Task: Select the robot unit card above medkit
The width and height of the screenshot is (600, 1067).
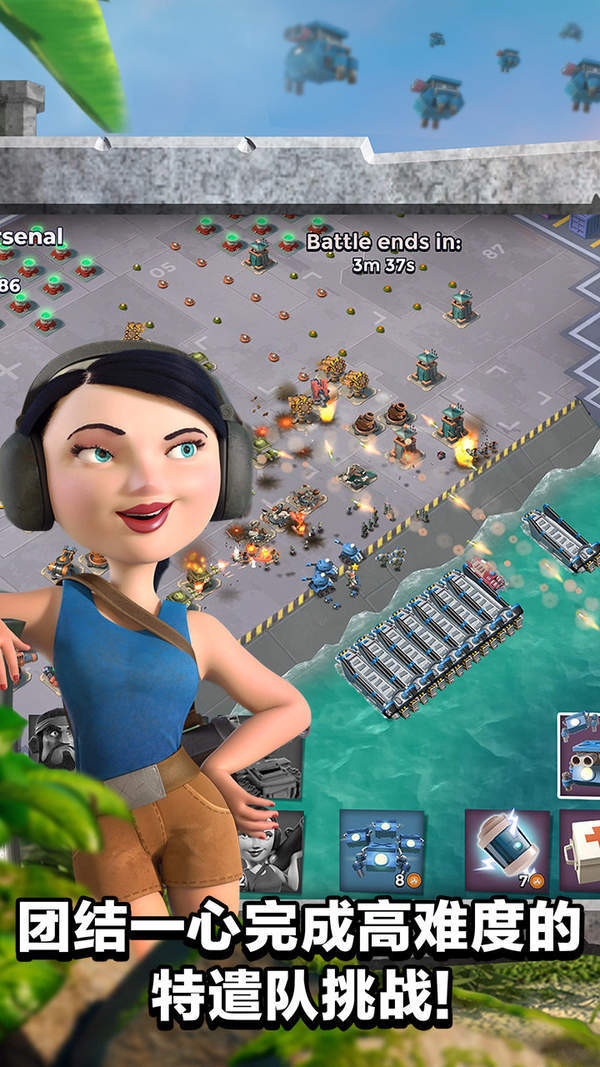Action: pos(579,753)
